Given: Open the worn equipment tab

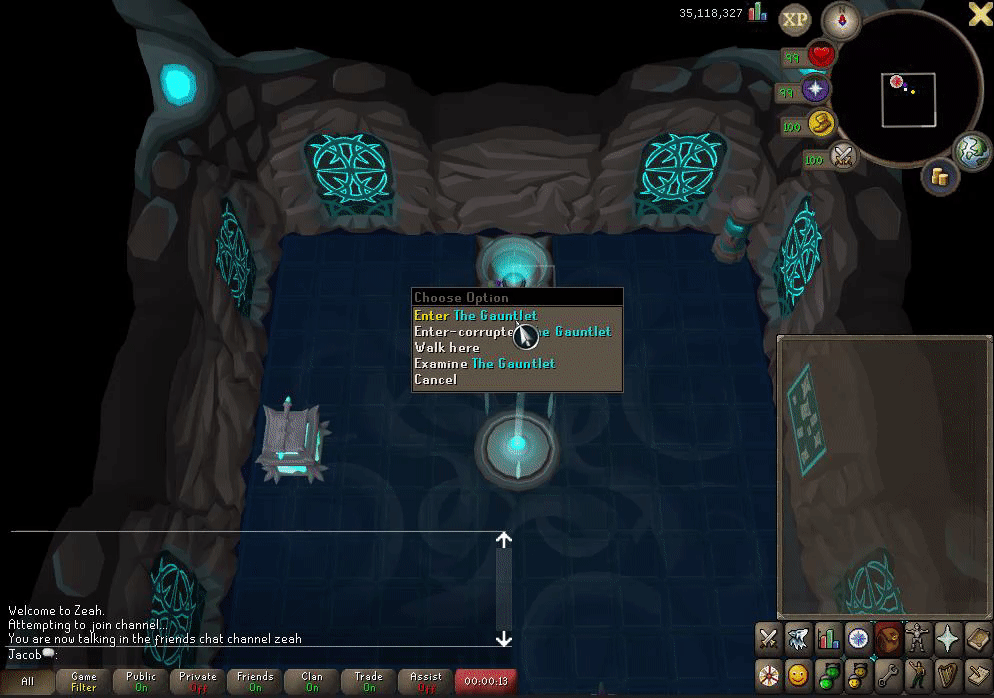Looking at the screenshot, I should coord(917,637).
